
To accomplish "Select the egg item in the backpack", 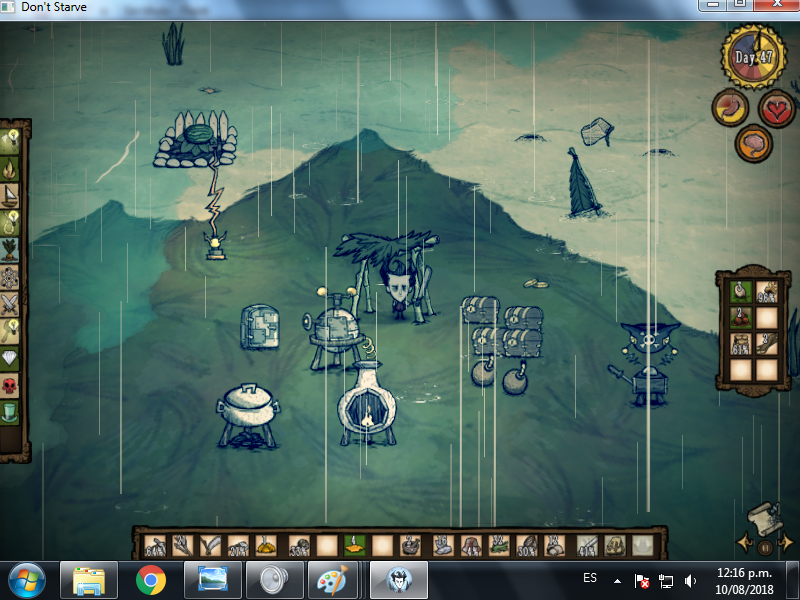I will pos(740,292).
